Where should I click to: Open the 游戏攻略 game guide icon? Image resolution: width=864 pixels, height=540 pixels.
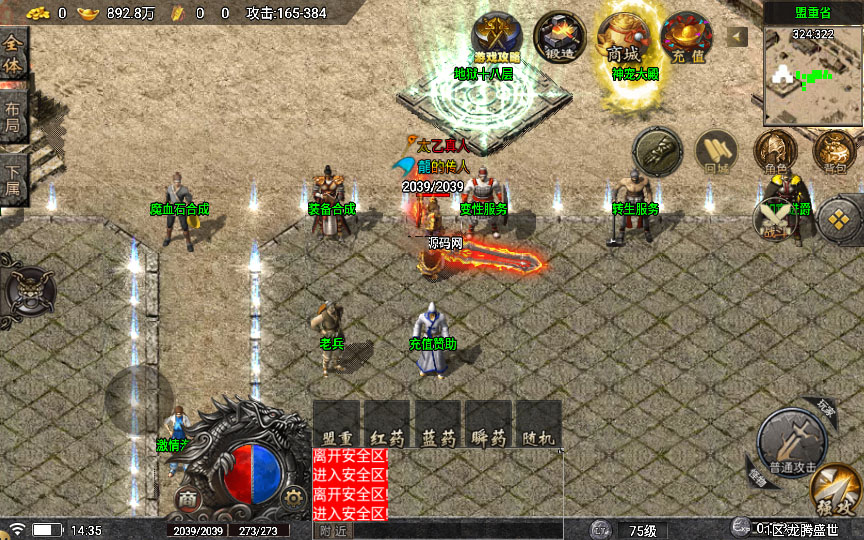496,37
